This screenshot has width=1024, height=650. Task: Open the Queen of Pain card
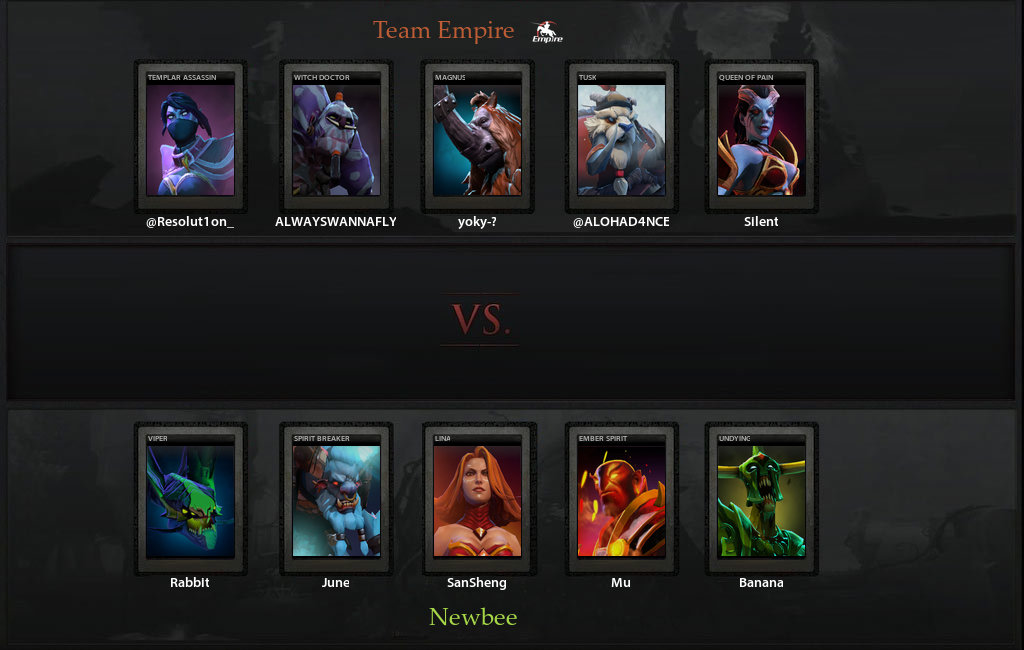coord(761,136)
